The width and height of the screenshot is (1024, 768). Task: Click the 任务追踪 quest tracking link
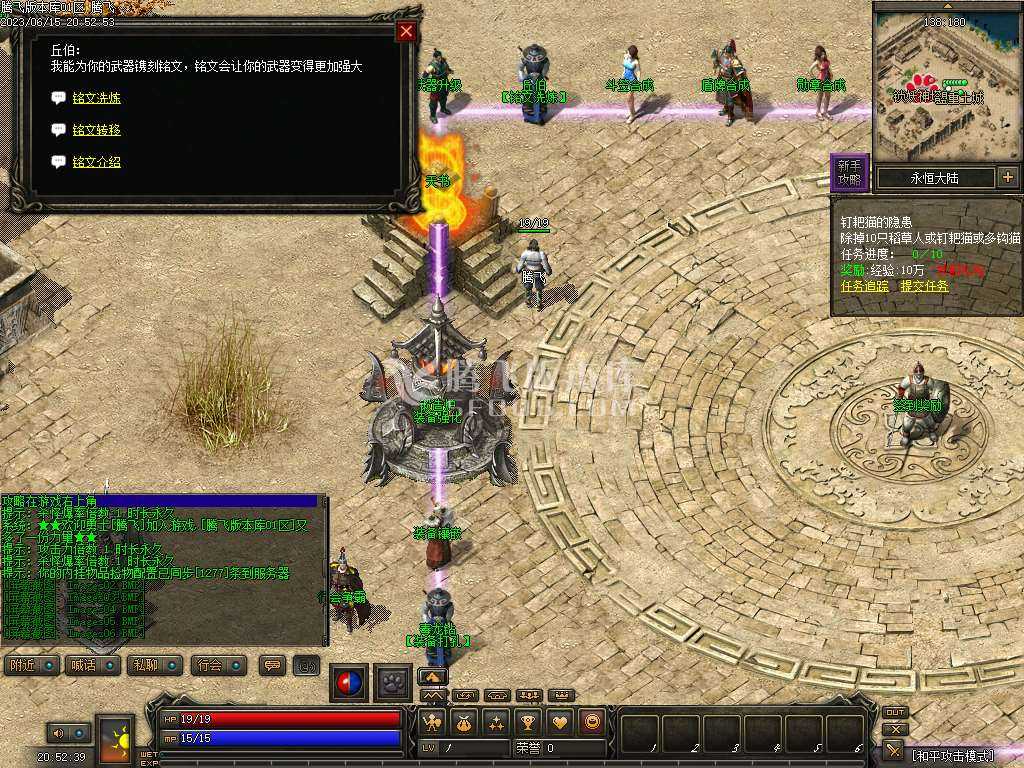pos(864,286)
